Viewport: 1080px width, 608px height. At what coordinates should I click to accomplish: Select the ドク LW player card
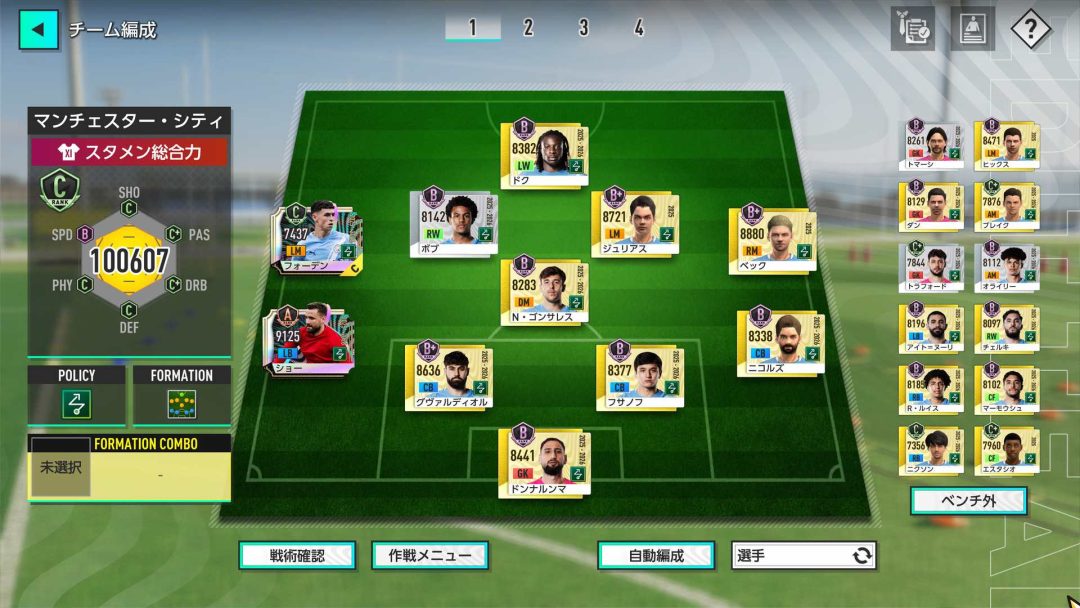[x=544, y=153]
